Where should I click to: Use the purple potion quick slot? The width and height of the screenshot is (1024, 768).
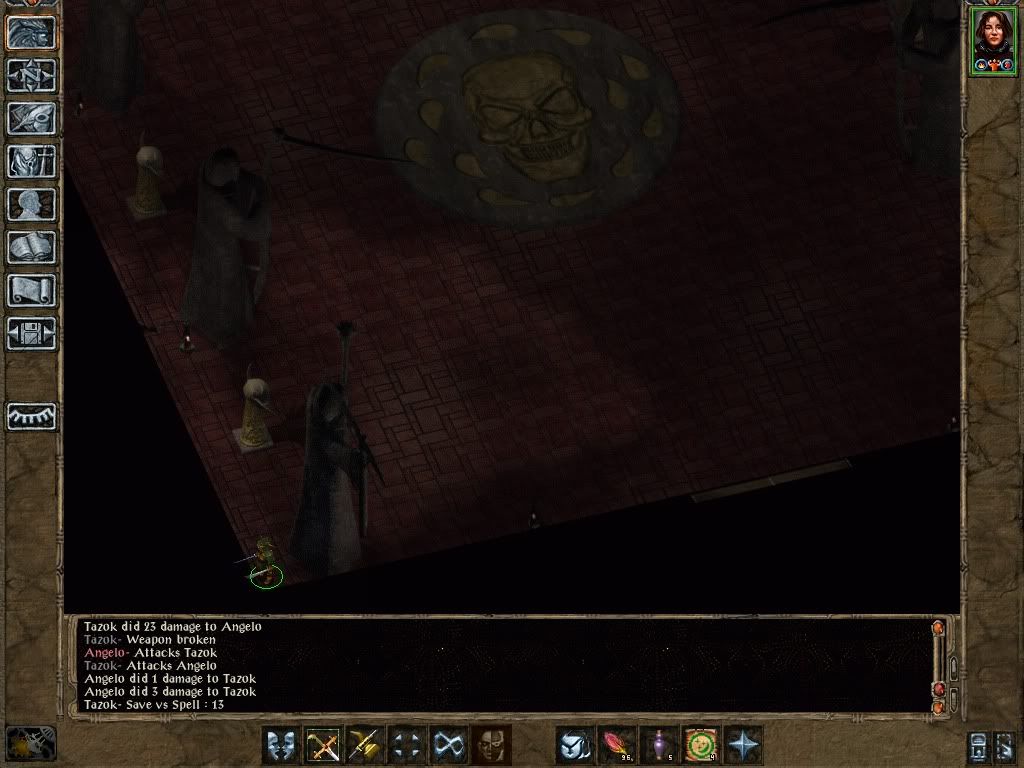pyautogui.click(x=659, y=745)
